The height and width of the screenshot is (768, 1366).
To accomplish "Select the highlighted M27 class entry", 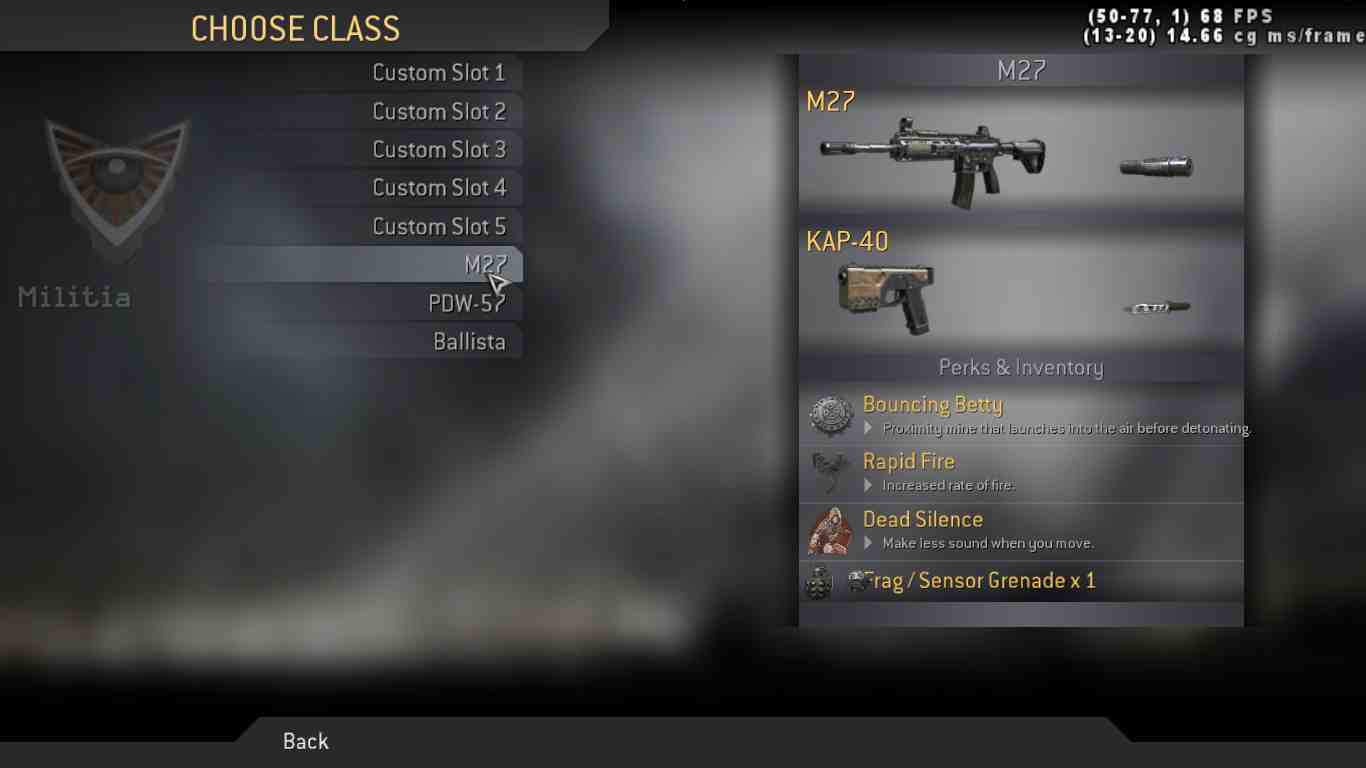I will (x=470, y=265).
